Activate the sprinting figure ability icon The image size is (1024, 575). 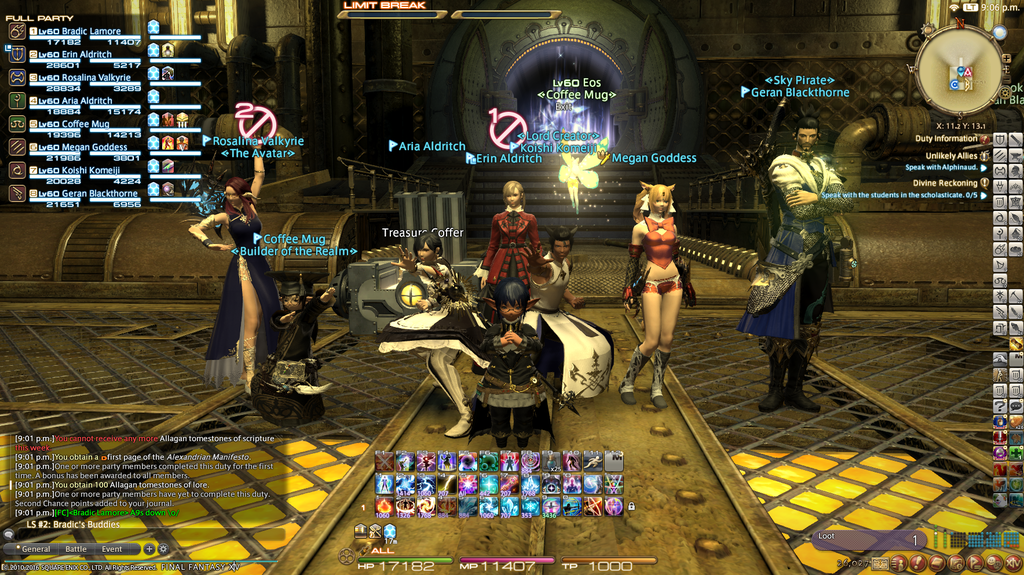click(592, 461)
